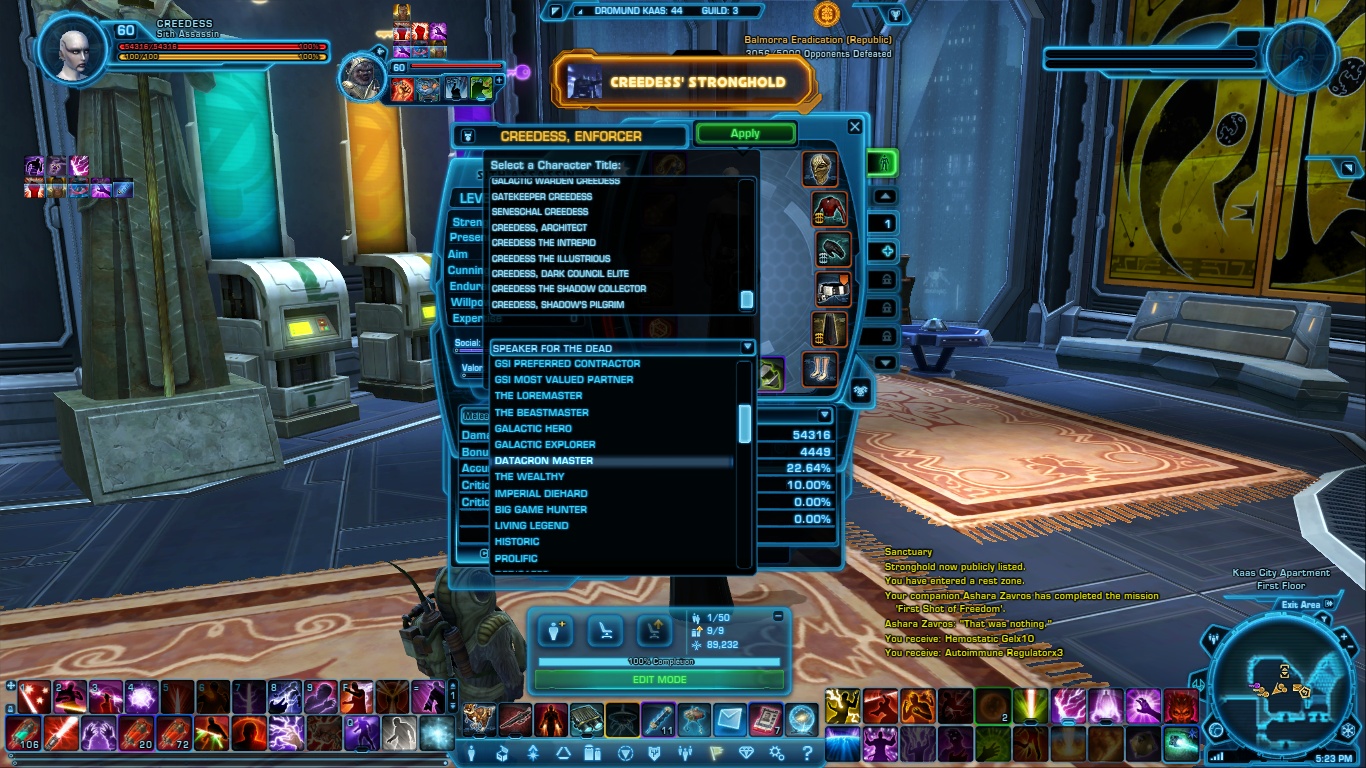Expand the stats dropdown arrow in character sheet
Viewport: 1366px width, 768px height.
825,414
